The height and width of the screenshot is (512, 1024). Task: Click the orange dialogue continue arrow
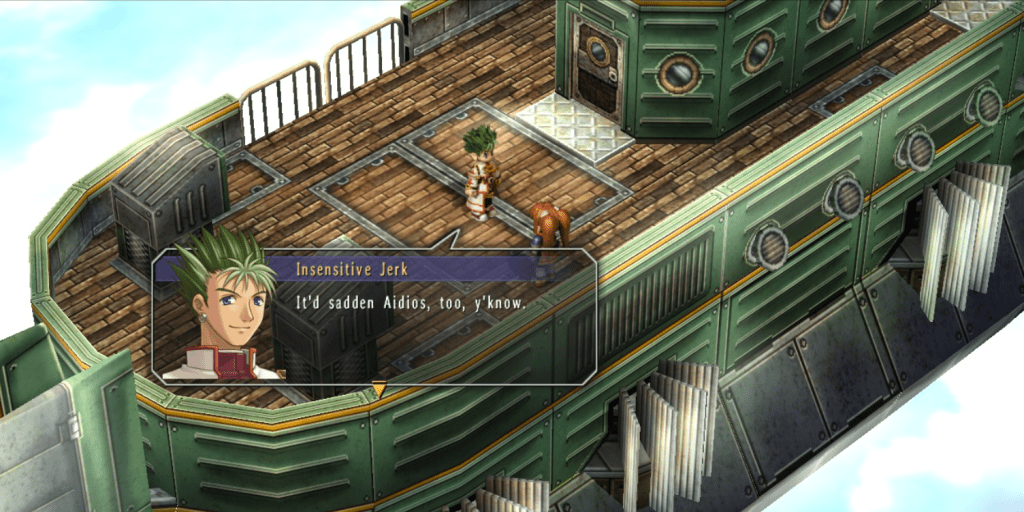[x=378, y=389]
